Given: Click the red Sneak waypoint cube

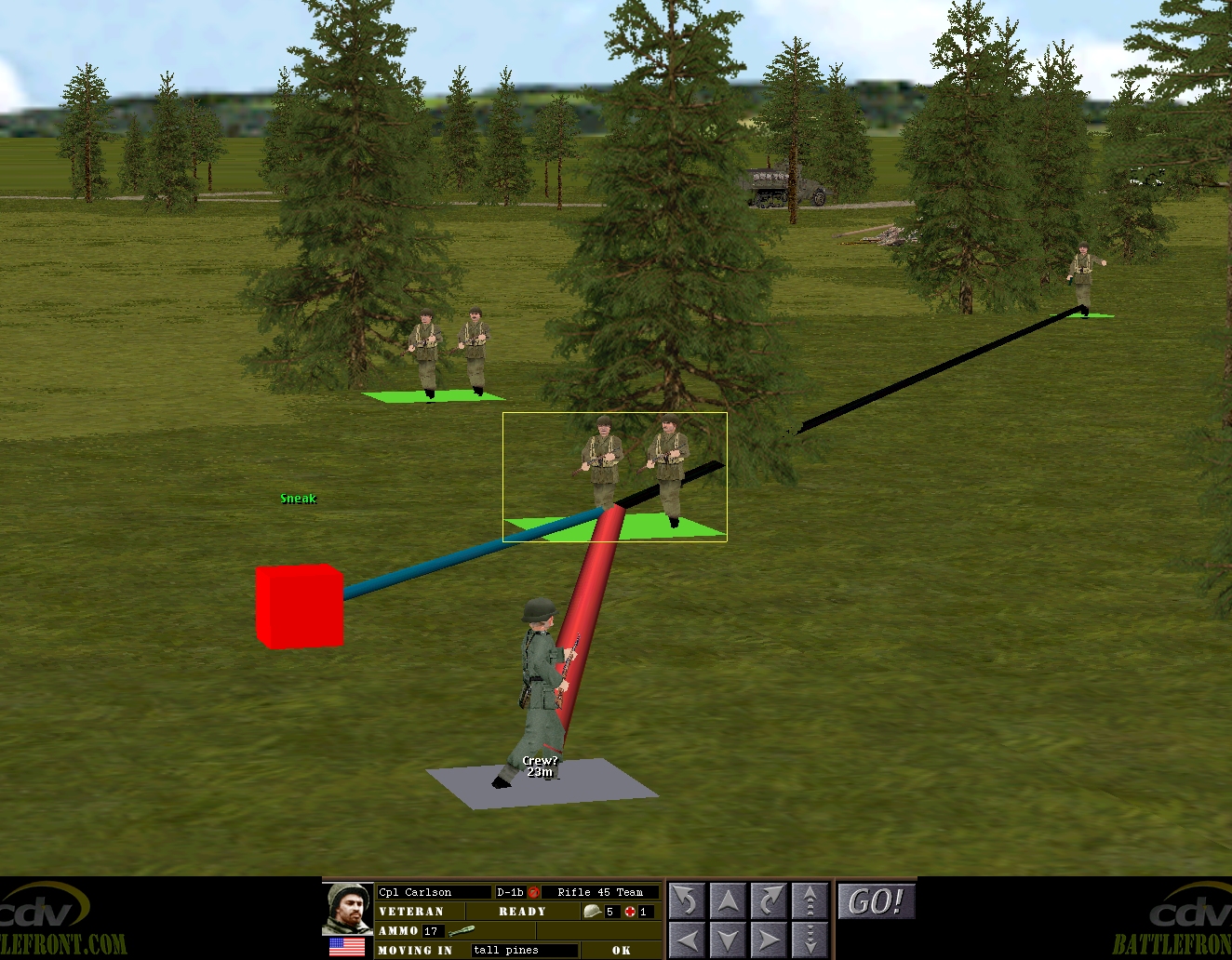Looking at the screenshot, I should click(300, 606).
